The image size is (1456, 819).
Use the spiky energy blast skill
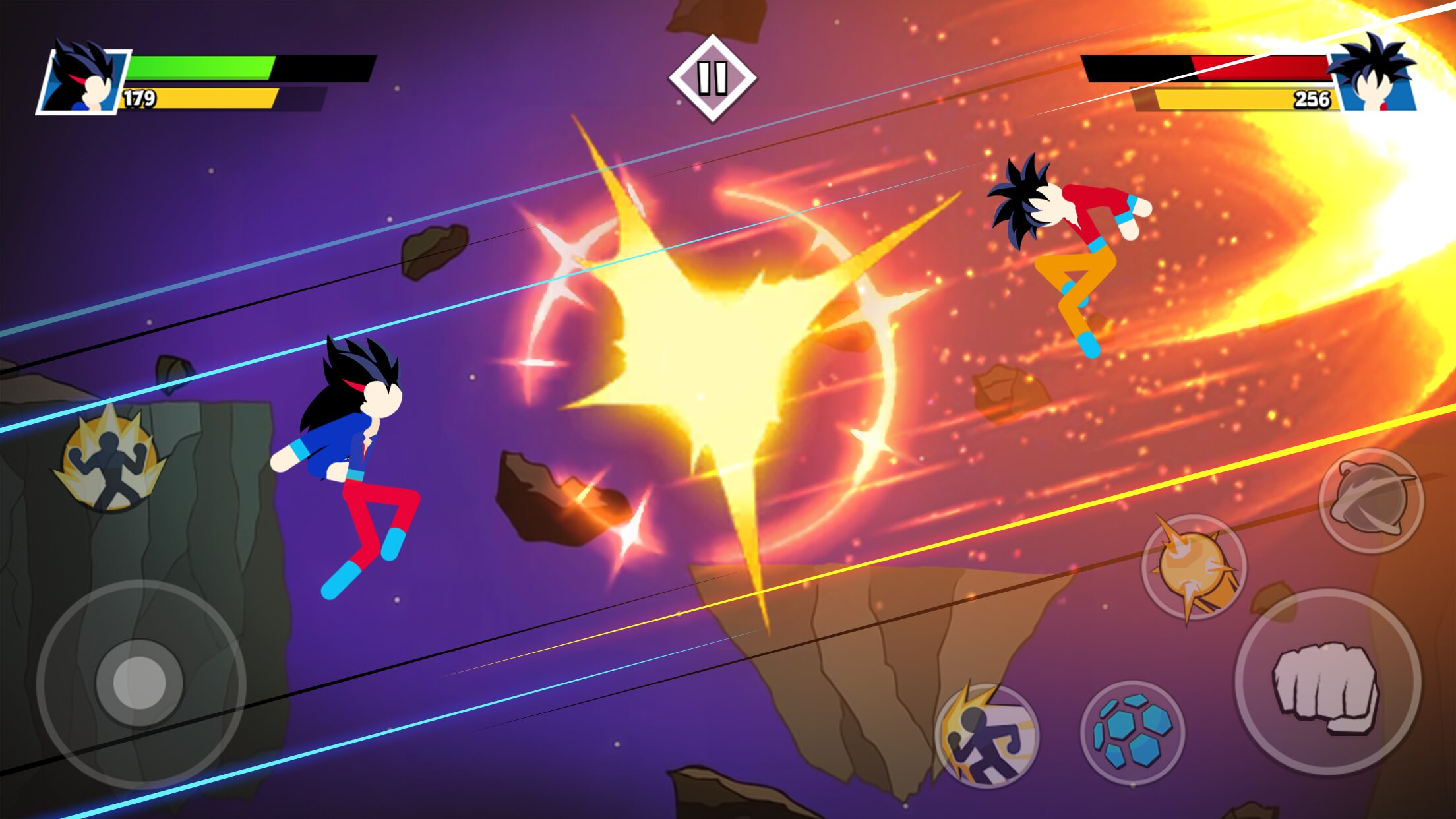[1194, 566]
